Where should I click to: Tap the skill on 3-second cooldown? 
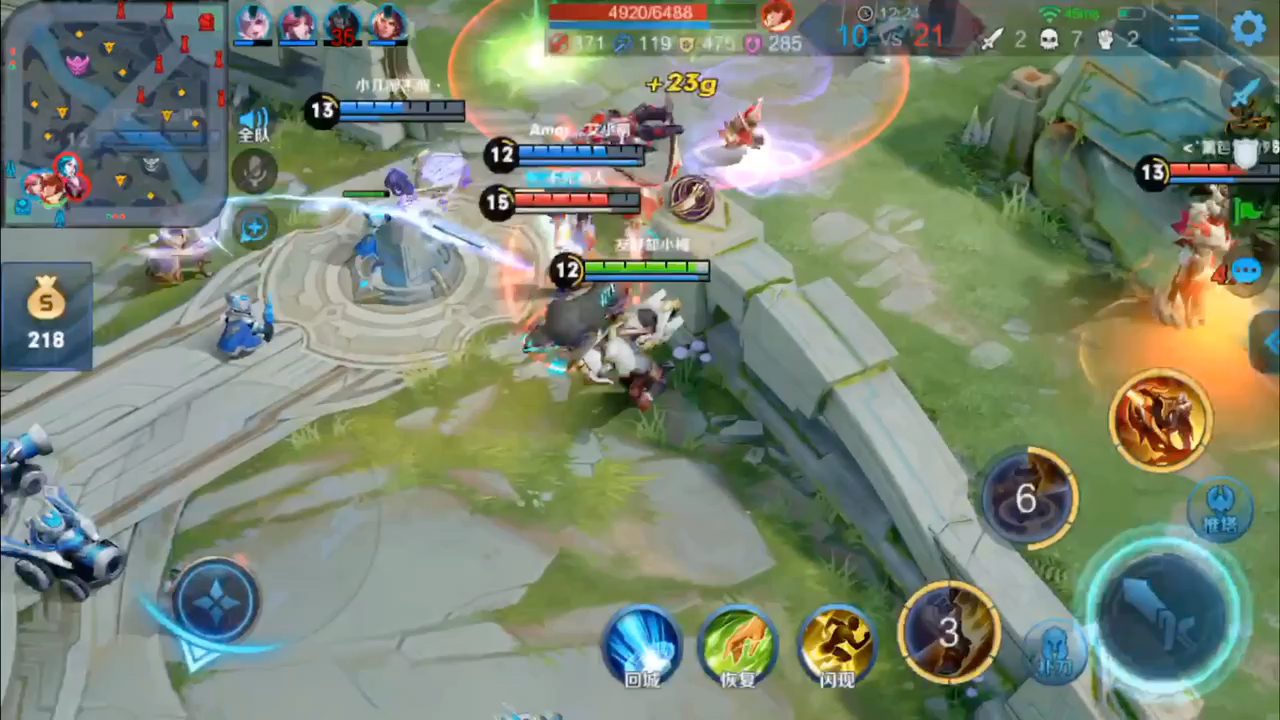coord(949,632)
